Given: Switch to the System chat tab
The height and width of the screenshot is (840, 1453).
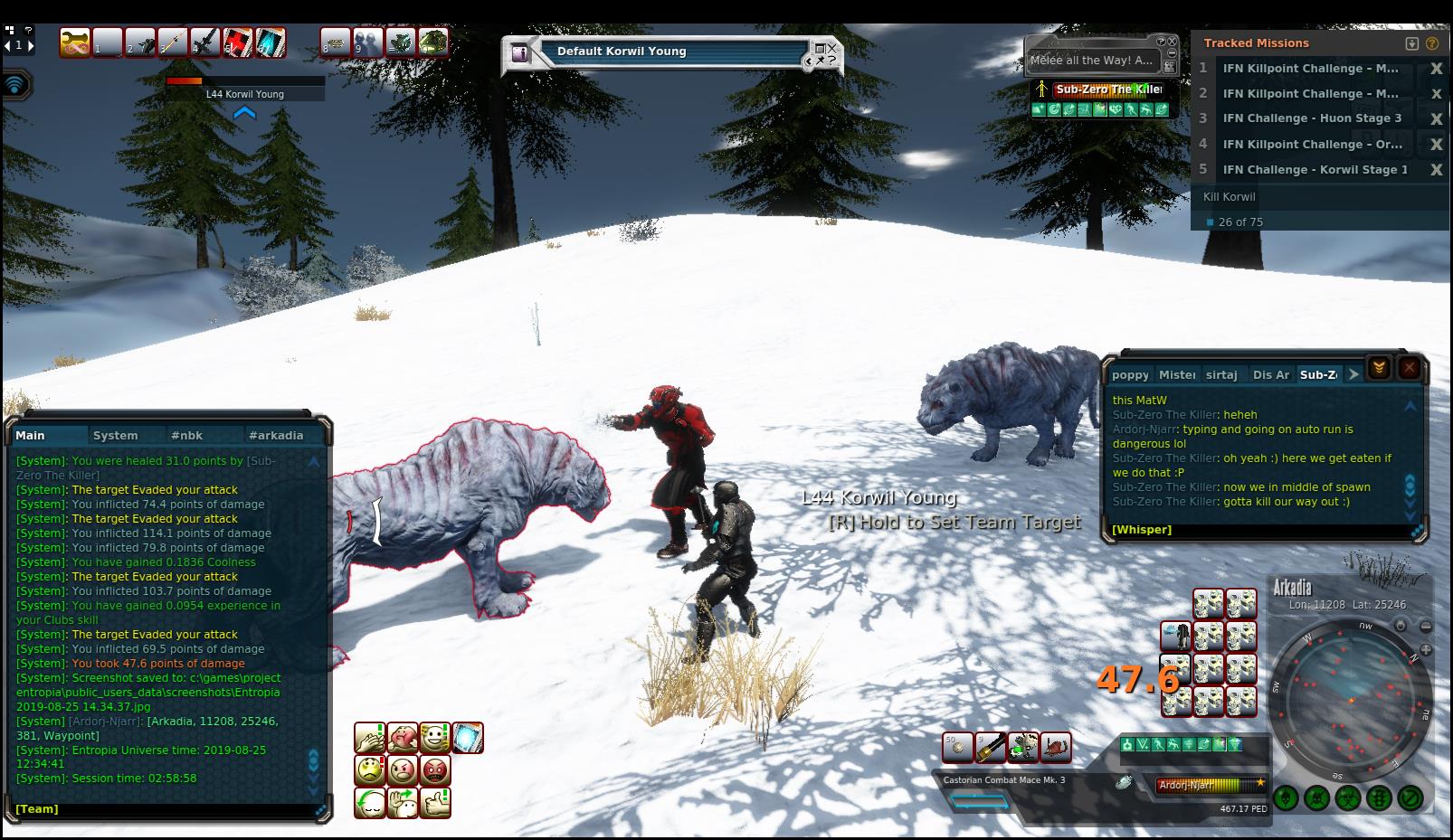Looking at the screenshot, I should (116, 435).
